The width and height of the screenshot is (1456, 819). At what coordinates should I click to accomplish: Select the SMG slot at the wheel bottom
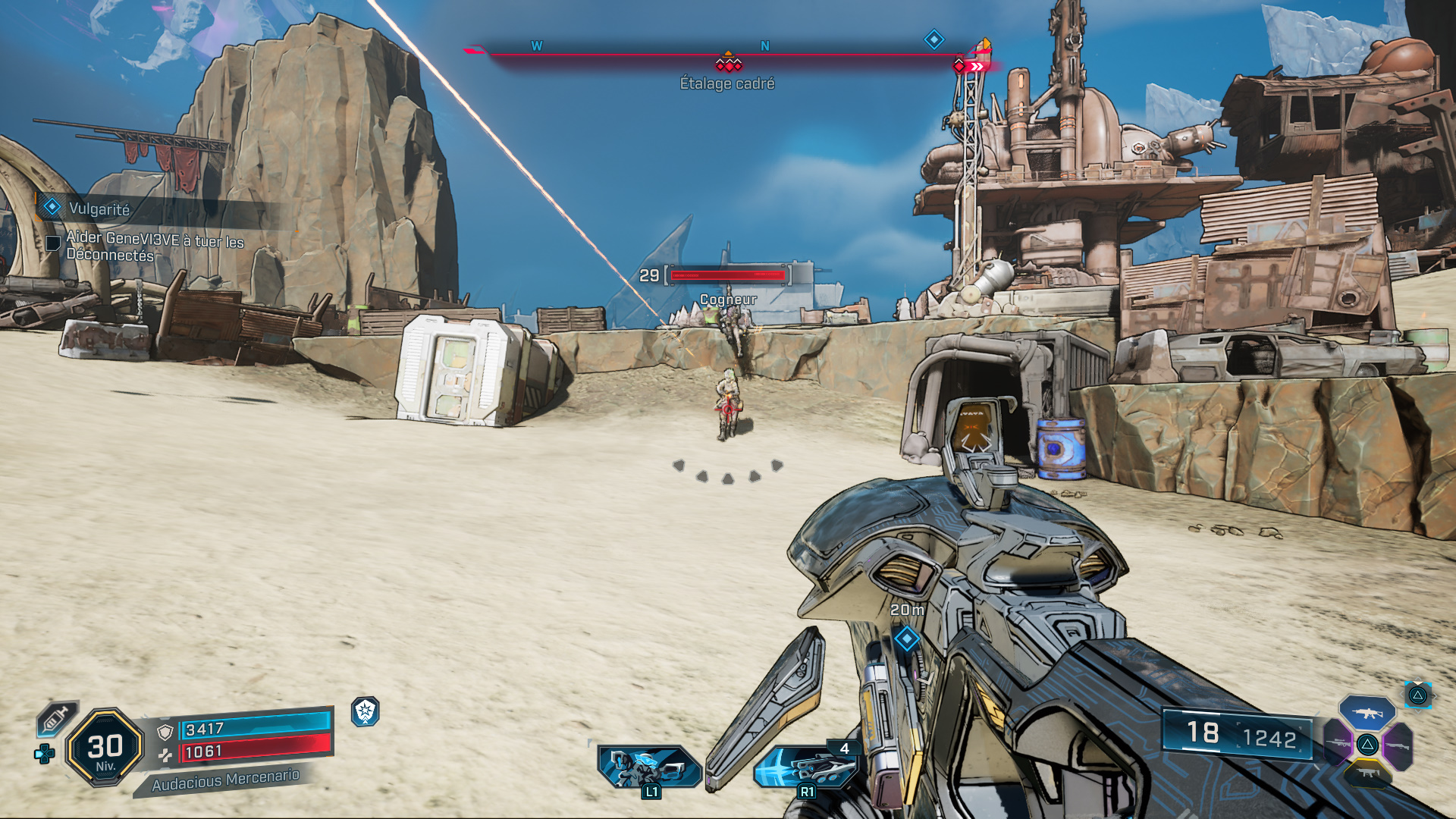pos(1368,773)
